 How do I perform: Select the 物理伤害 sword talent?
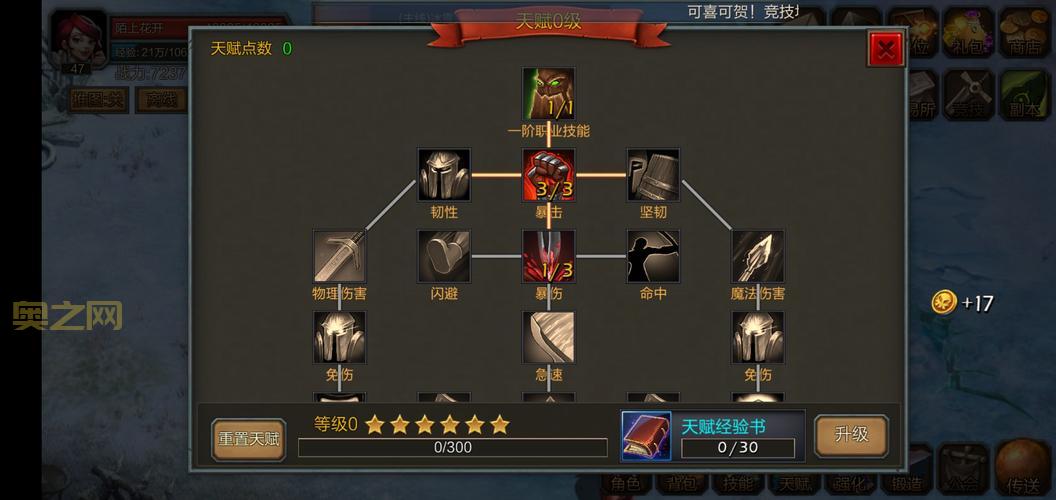tap(339, 256)
